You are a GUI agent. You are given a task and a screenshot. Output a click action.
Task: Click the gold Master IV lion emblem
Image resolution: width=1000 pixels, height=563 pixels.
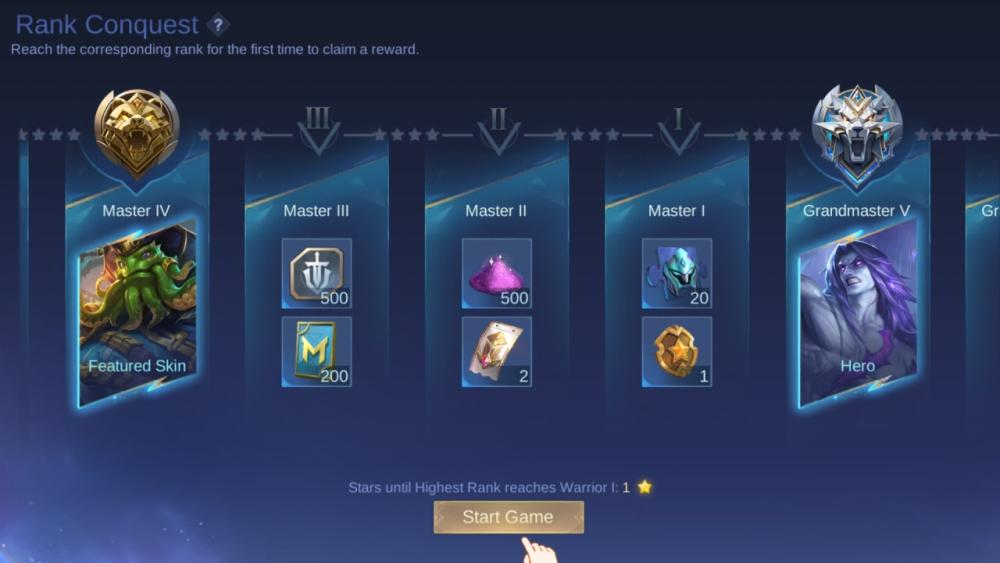pyautogui.click(x=137, y=132)
